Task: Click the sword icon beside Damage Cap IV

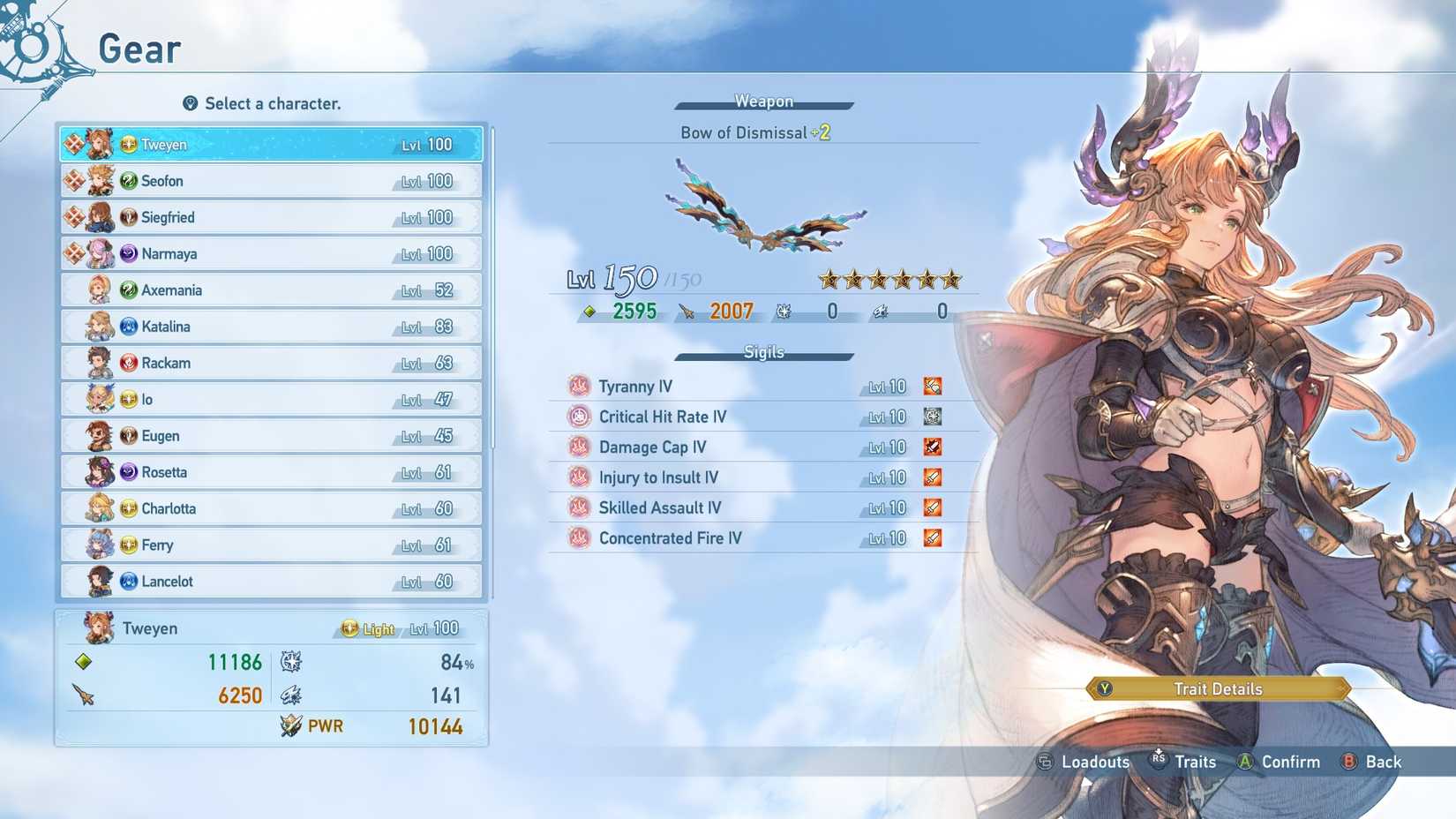Action: click(933, 447)
